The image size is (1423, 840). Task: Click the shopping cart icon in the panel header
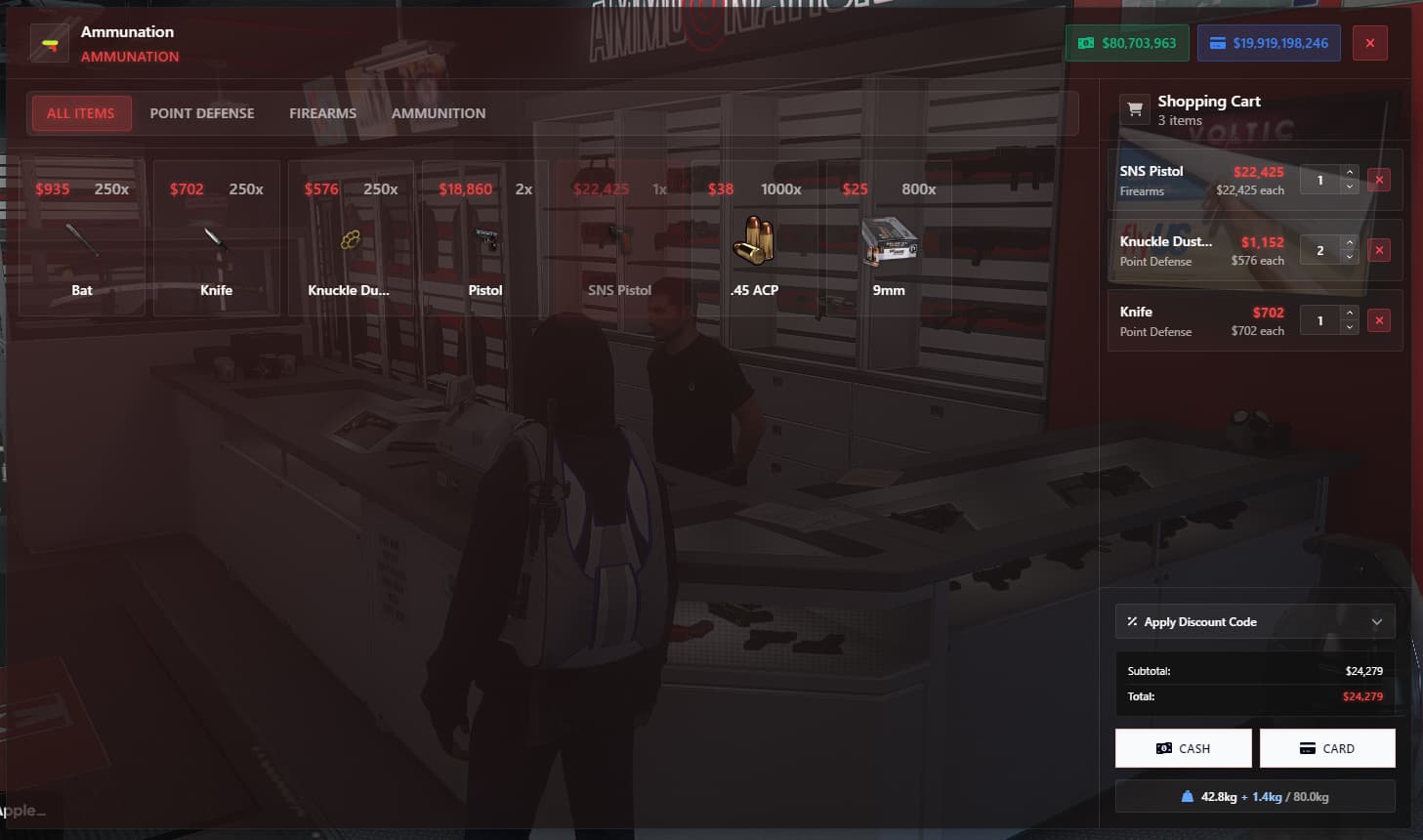[x=1134, y=108]
